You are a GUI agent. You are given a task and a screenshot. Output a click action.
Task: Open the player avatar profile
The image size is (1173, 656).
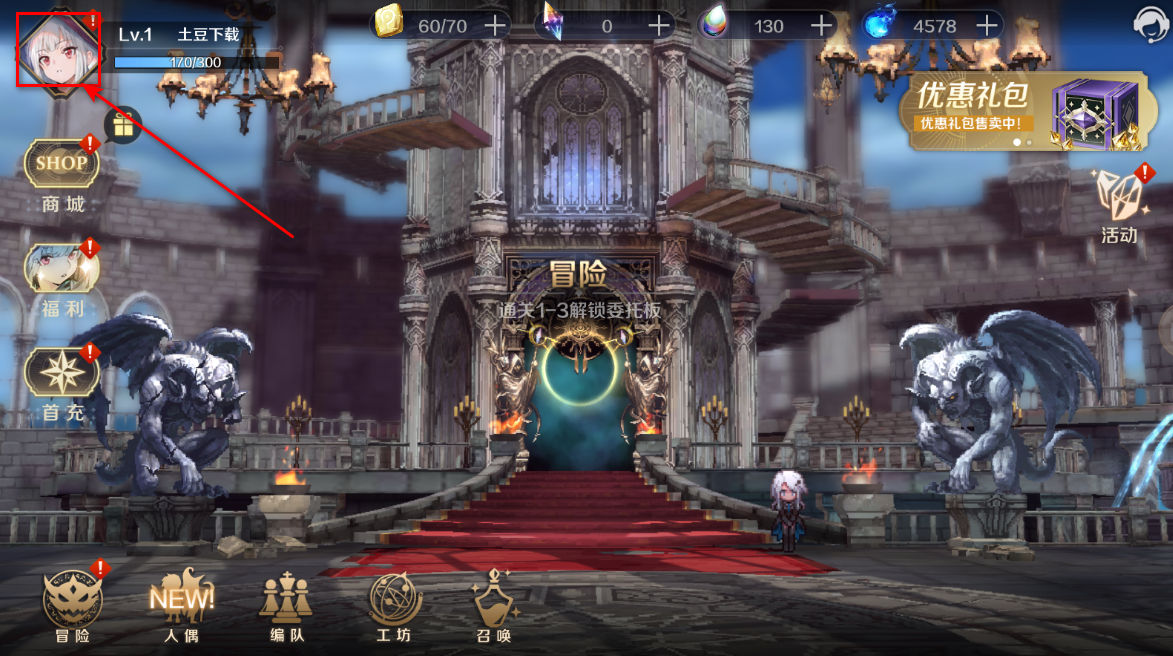pos(57,50)
